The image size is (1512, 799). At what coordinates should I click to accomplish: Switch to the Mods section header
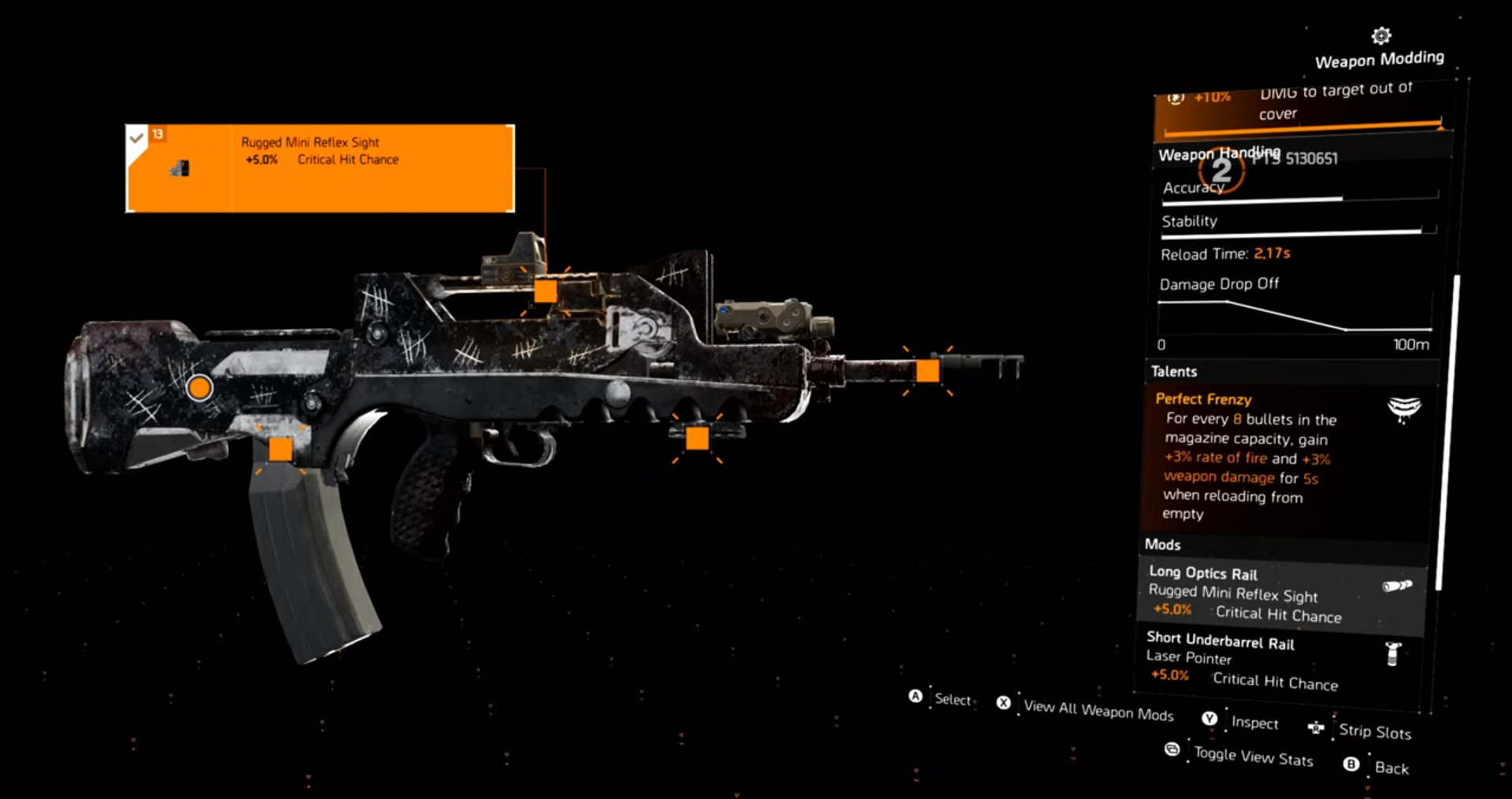point(1164,544)
